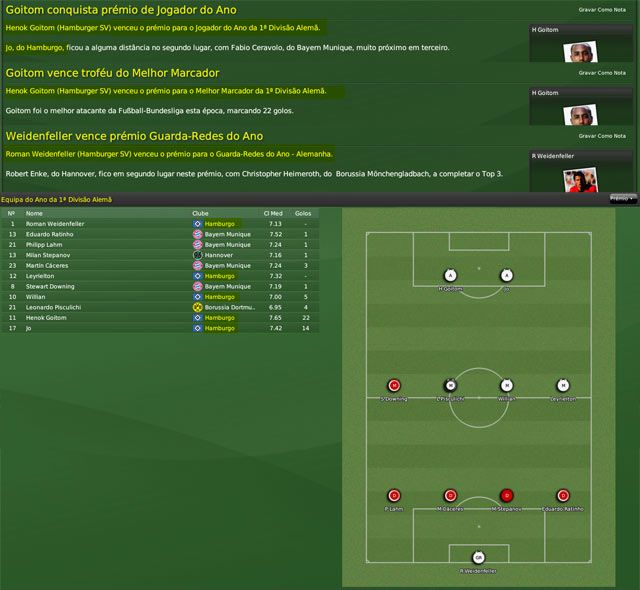Save the Jogador do Ano news as note
This screenshot has height=590, width=640.
point(602,9)
